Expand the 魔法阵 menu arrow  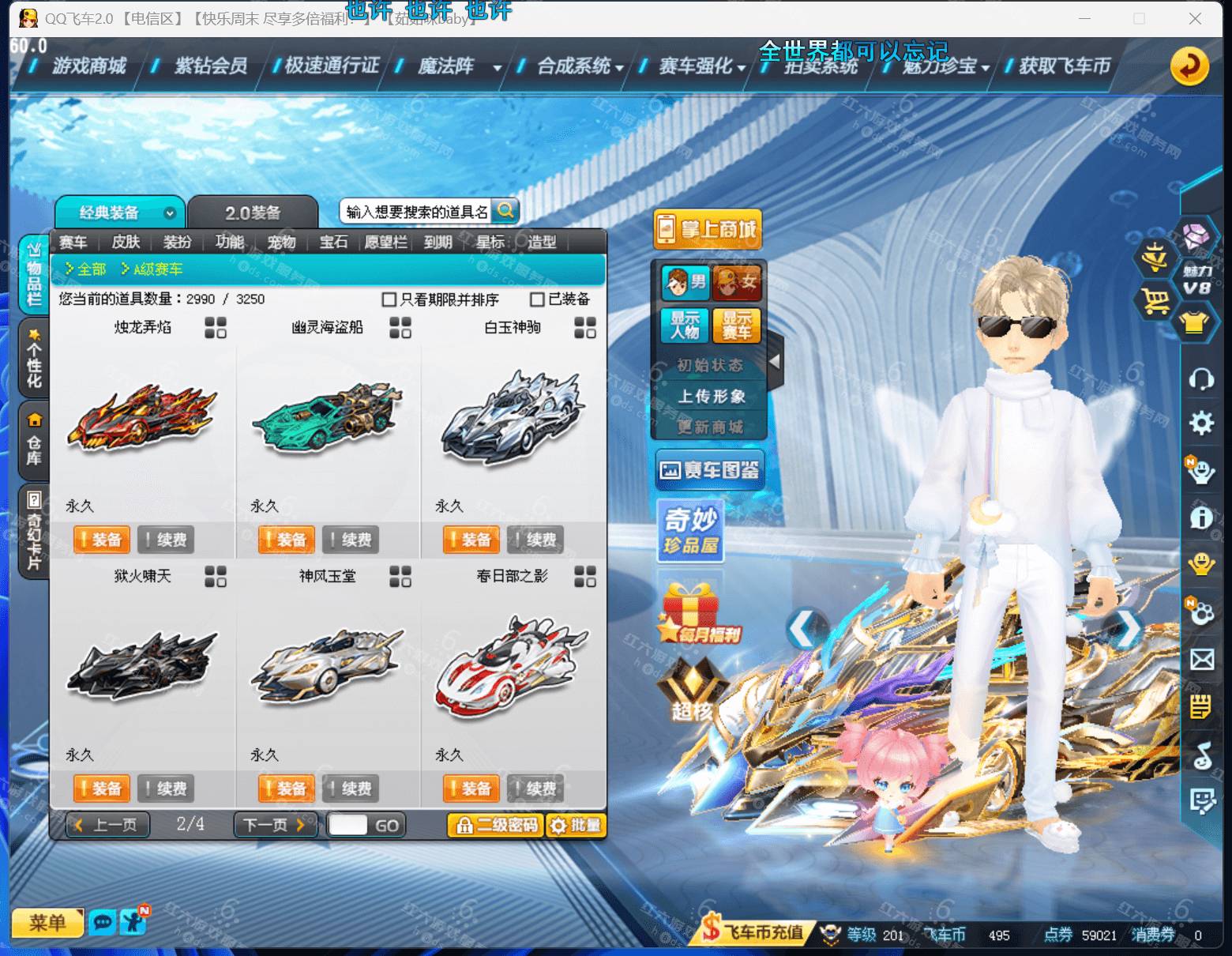point(496,69)
